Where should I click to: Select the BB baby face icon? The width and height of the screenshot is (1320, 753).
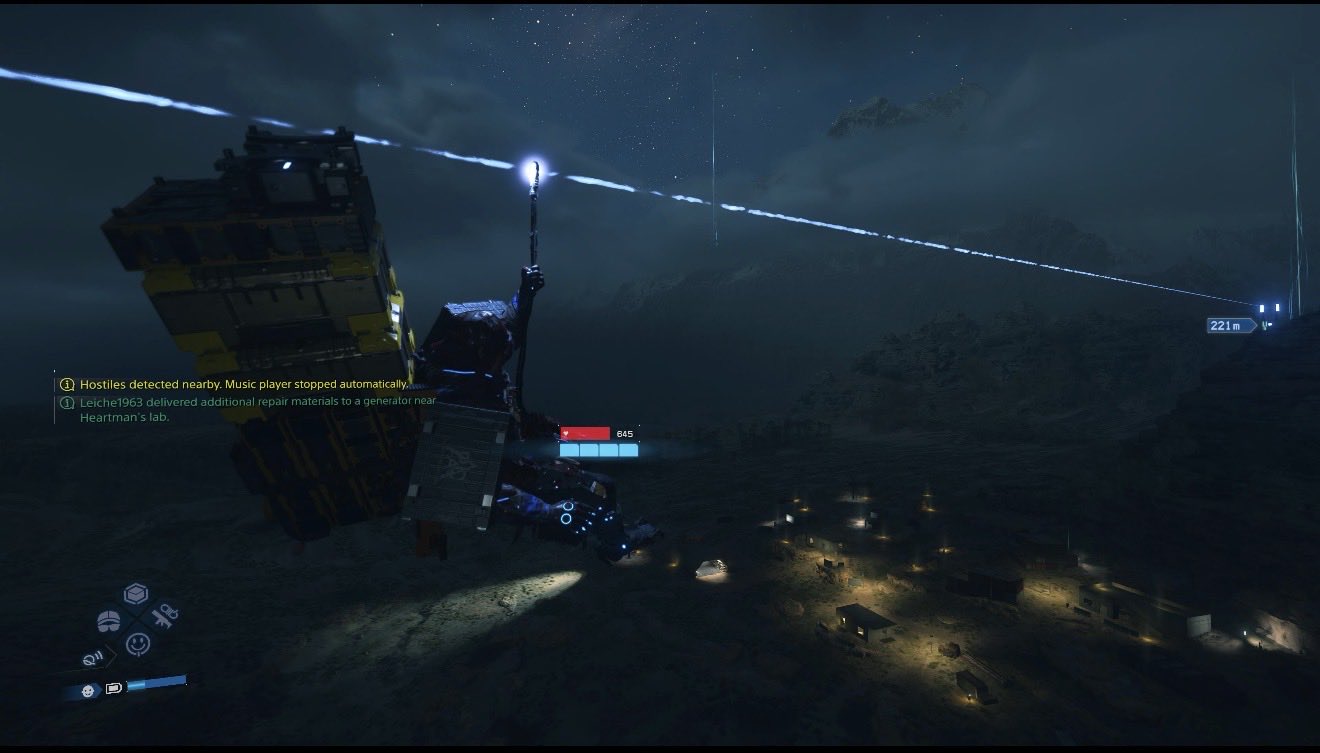88,690
